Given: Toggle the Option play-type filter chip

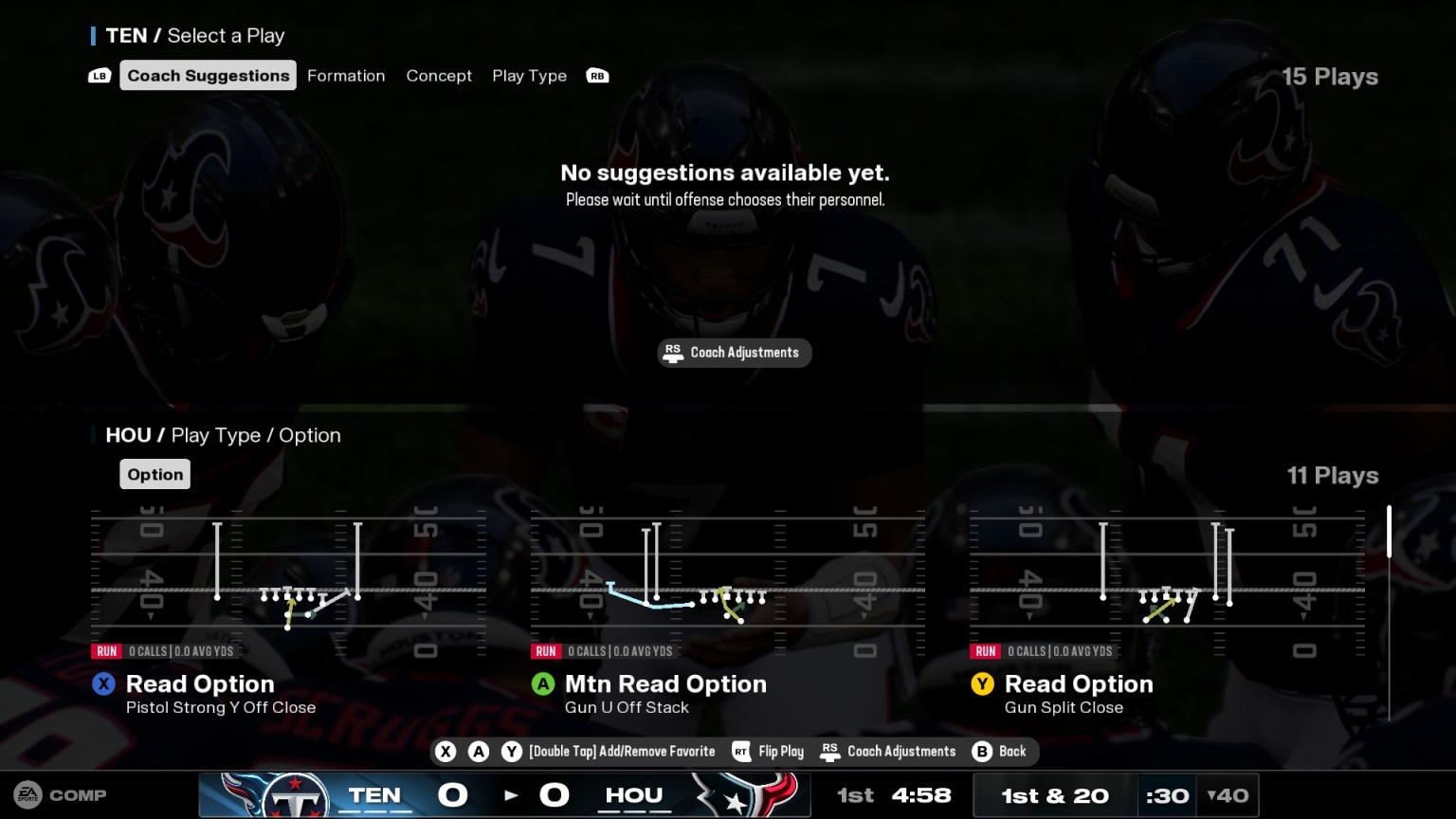Looking at the screenshot, I should pos(155,474).
